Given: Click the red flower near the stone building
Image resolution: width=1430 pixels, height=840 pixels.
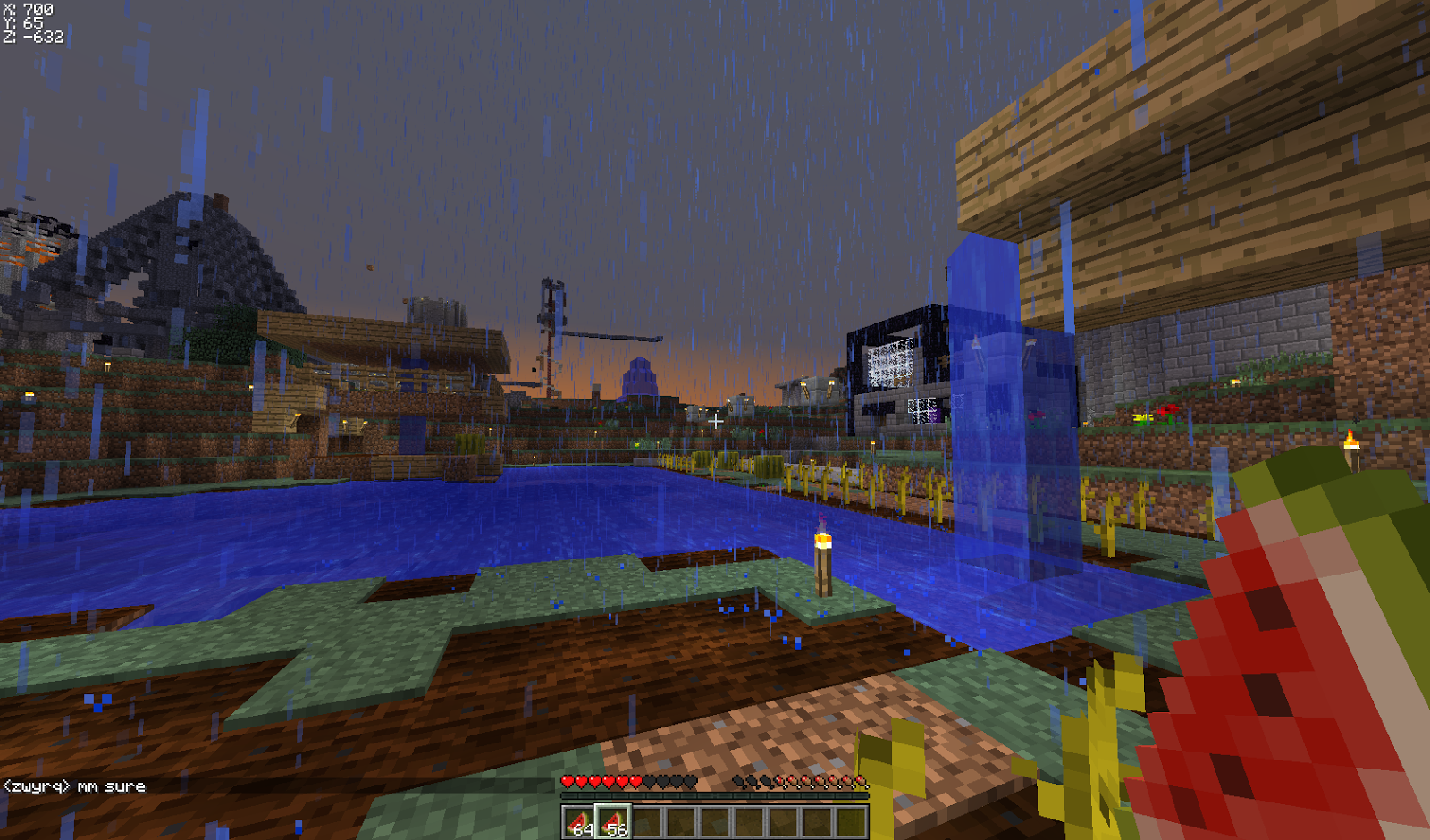Looking at the screenshot, I should (1168, 409).
